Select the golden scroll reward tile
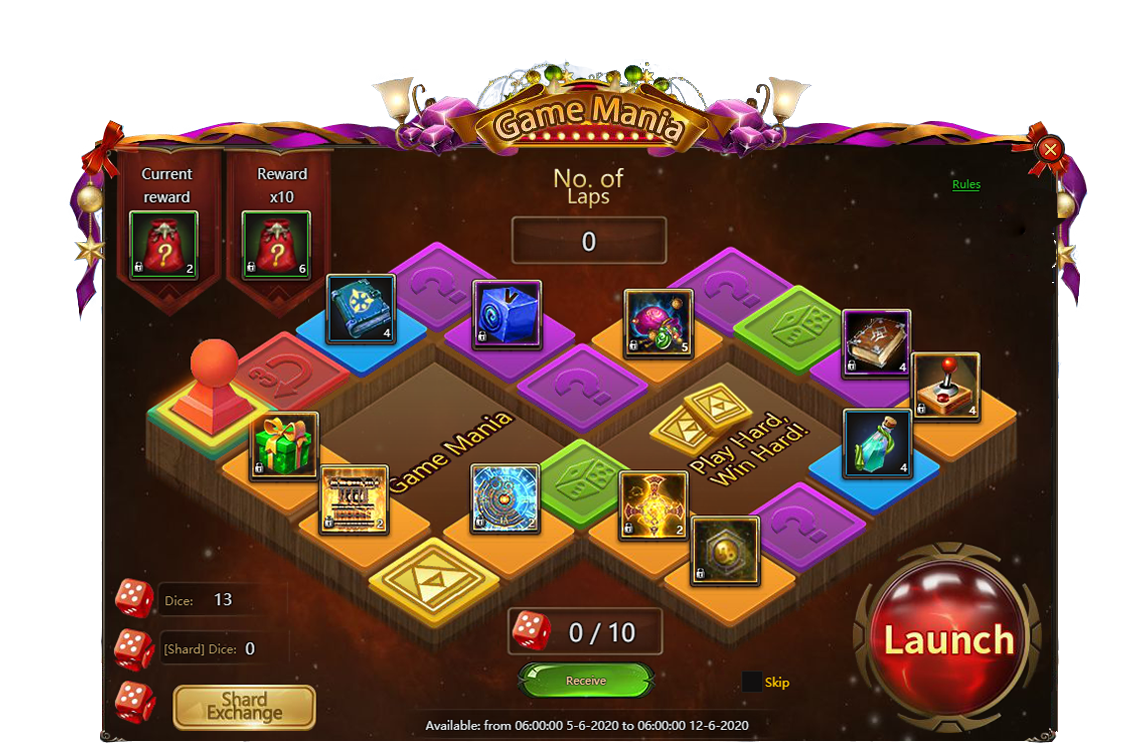The image size is (1147, 751). (x=354, y=500)
